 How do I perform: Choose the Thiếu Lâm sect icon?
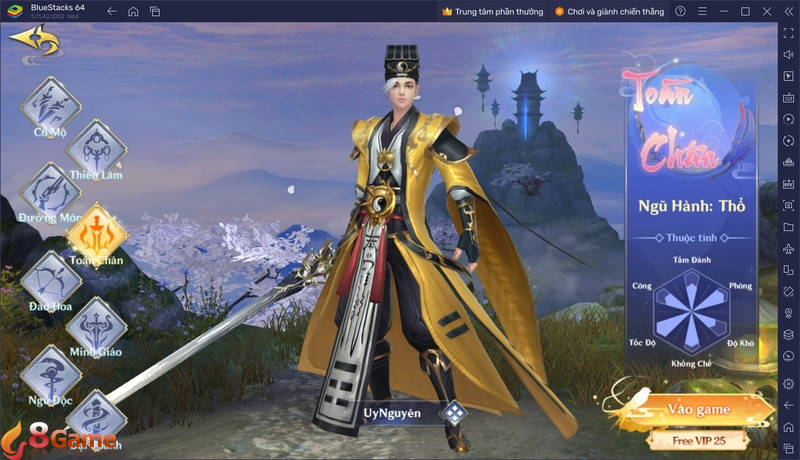pyautogui.click(x=95, y=148)
